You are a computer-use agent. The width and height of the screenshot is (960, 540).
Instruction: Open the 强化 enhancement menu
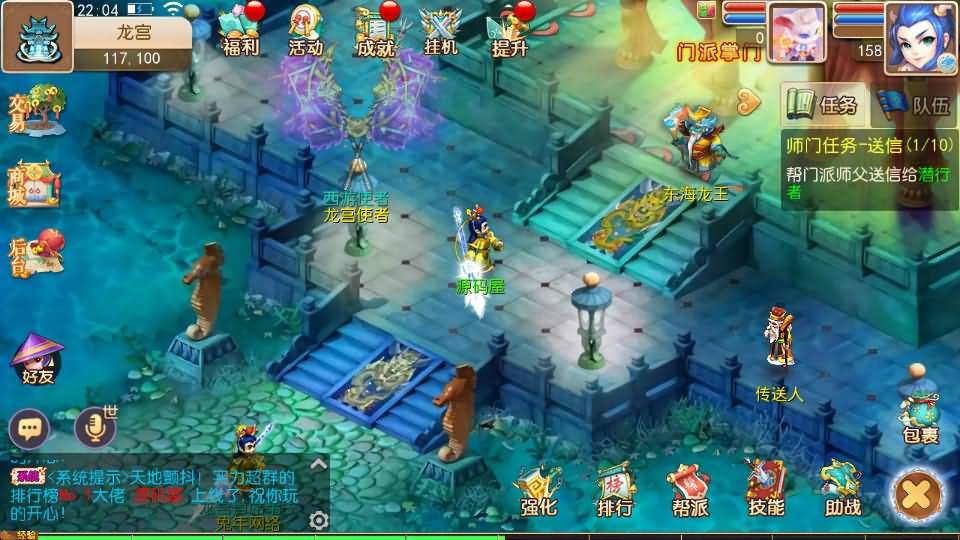coord(538,490)
